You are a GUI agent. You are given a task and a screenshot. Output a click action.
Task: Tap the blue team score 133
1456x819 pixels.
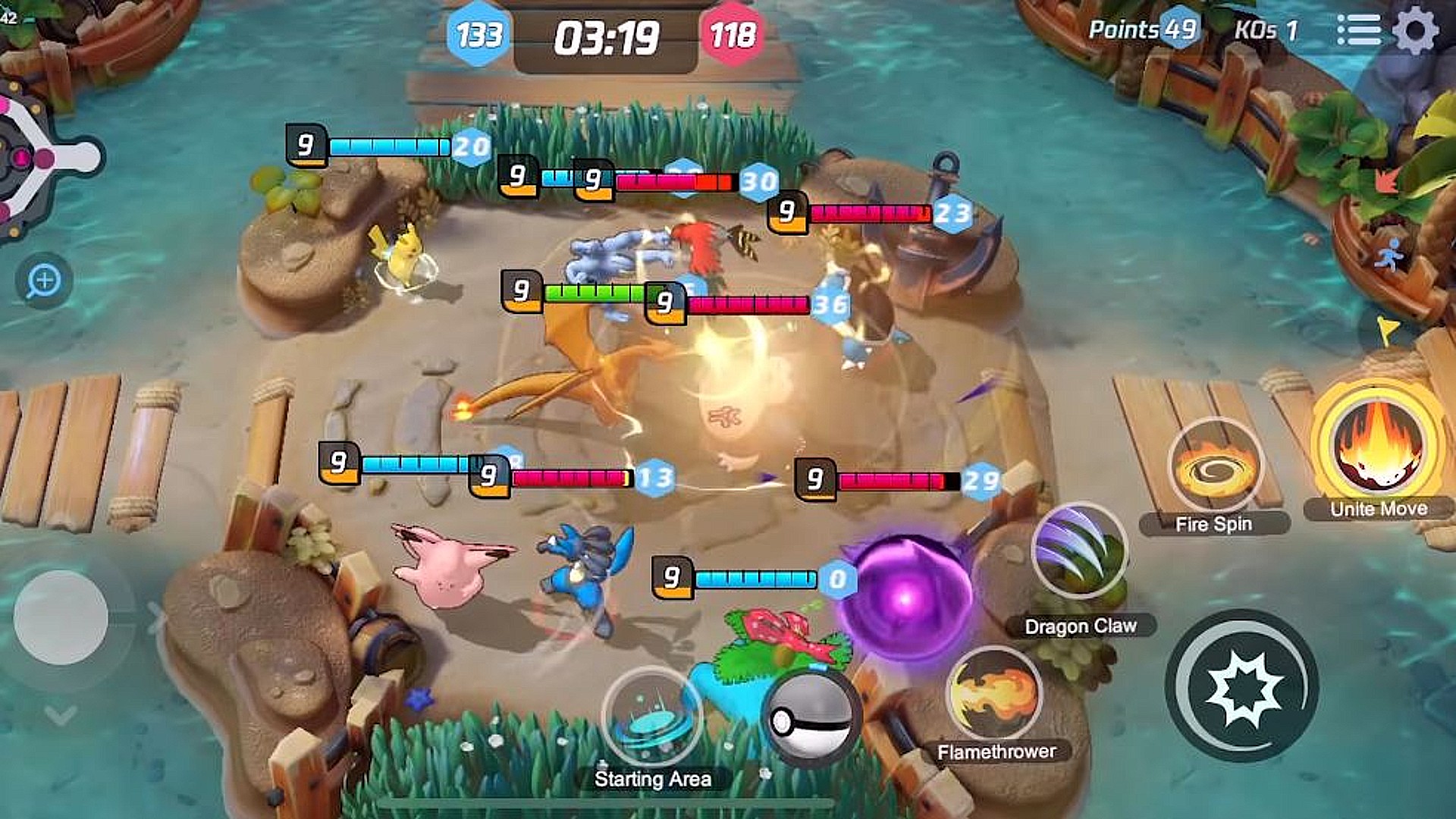click(x=479, y=34)
